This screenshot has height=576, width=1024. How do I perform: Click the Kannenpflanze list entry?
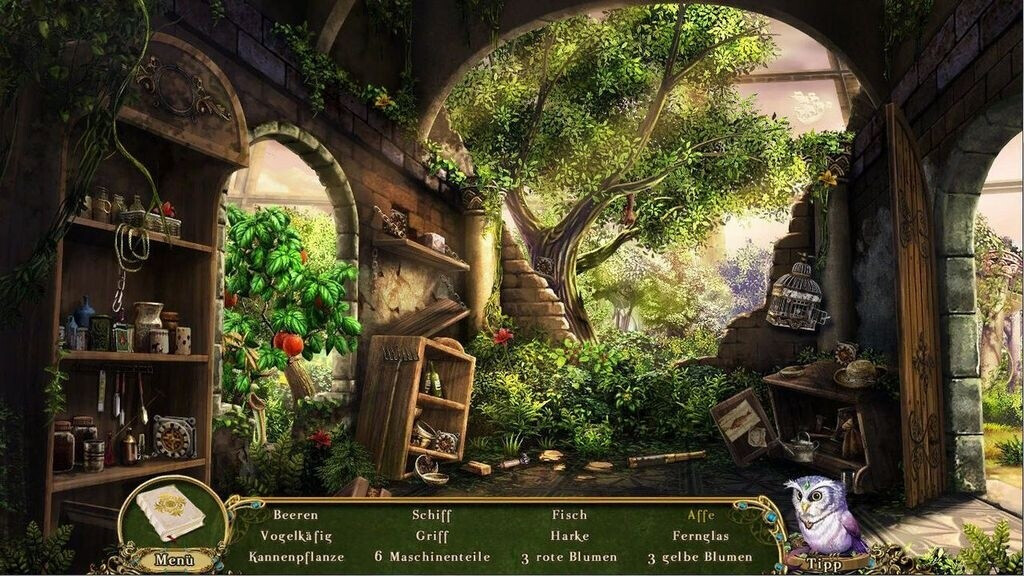pyautogui.click(x=296, y=557)
